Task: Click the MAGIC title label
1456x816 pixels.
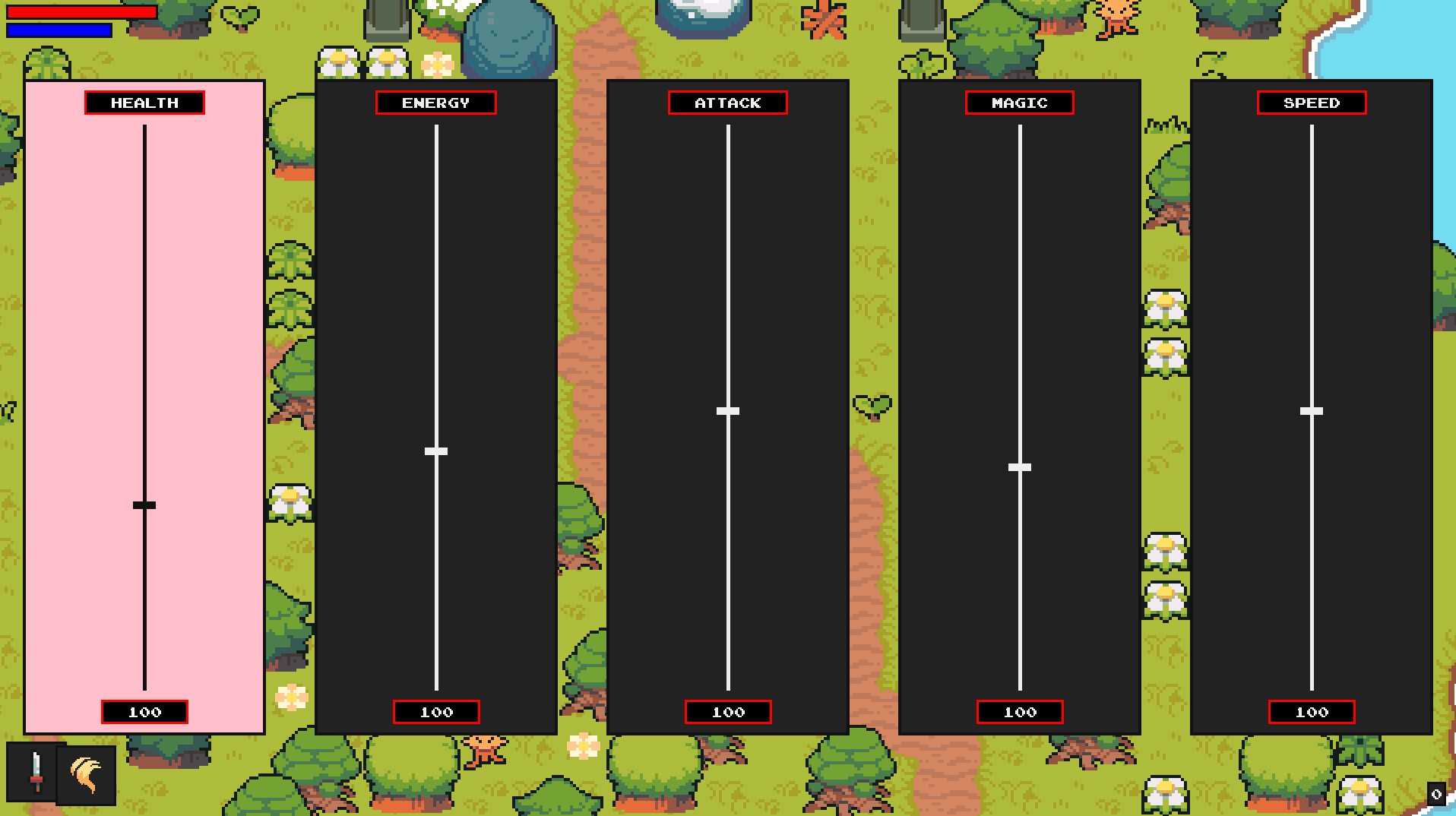Action: point(1018,103)
